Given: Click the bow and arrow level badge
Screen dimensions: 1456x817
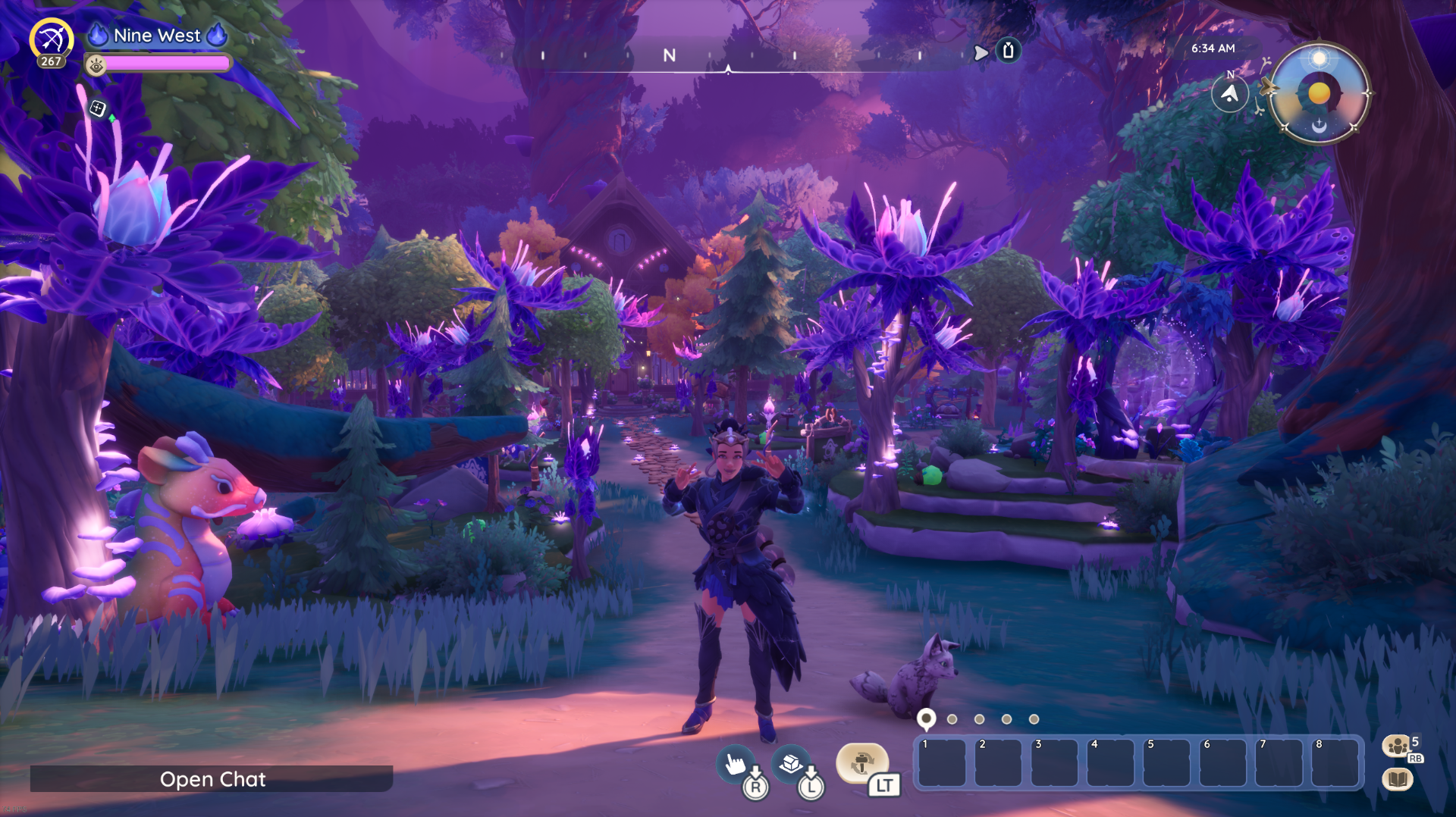Looking at the screenshot, I should pyautogui.click(x=52, y=42).
